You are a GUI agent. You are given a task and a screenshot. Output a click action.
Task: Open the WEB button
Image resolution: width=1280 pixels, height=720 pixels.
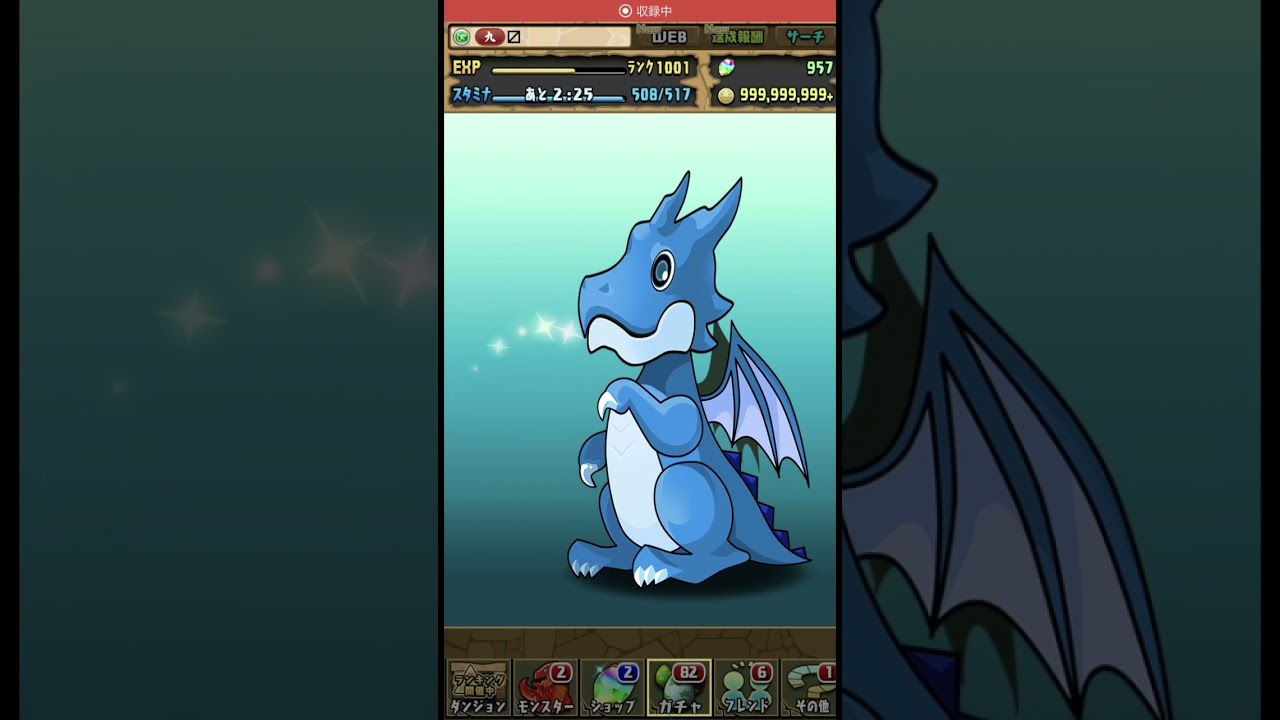[x=669, y=37]
